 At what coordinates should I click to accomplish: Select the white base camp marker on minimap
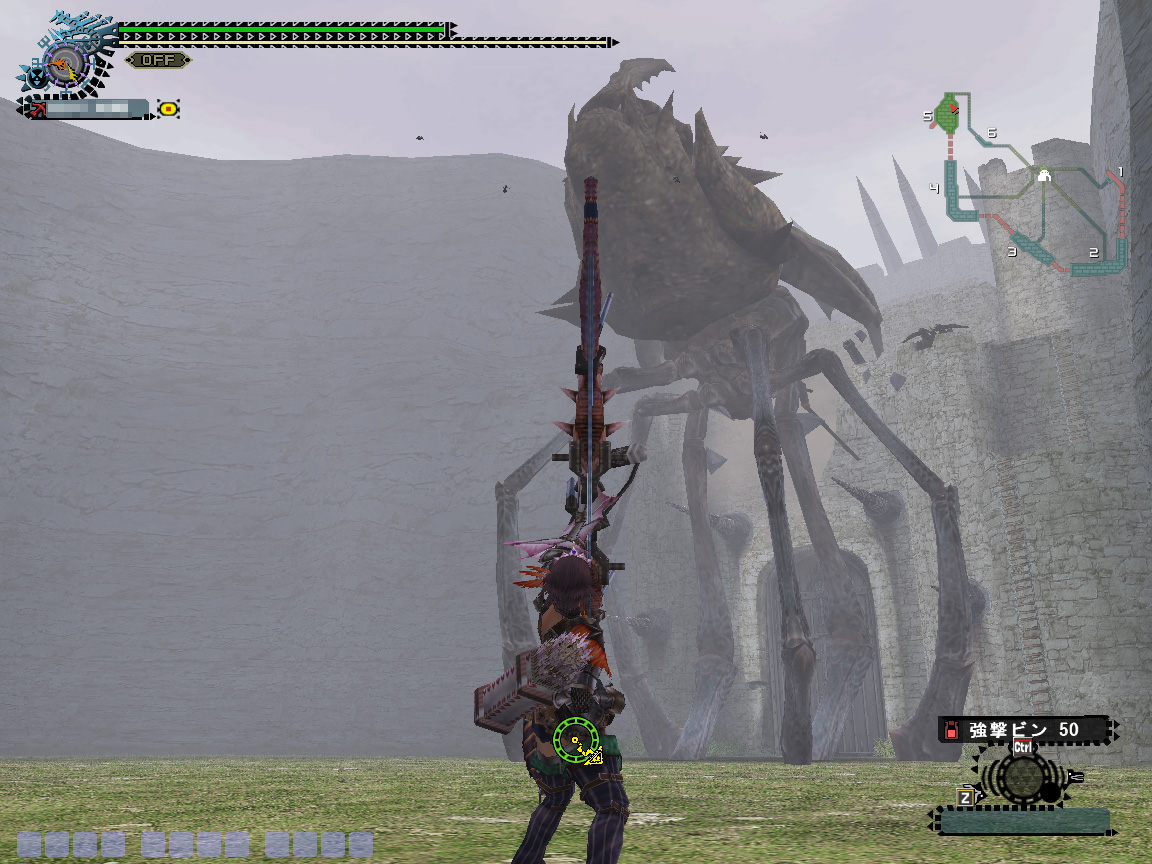[x=1043, y=176]
